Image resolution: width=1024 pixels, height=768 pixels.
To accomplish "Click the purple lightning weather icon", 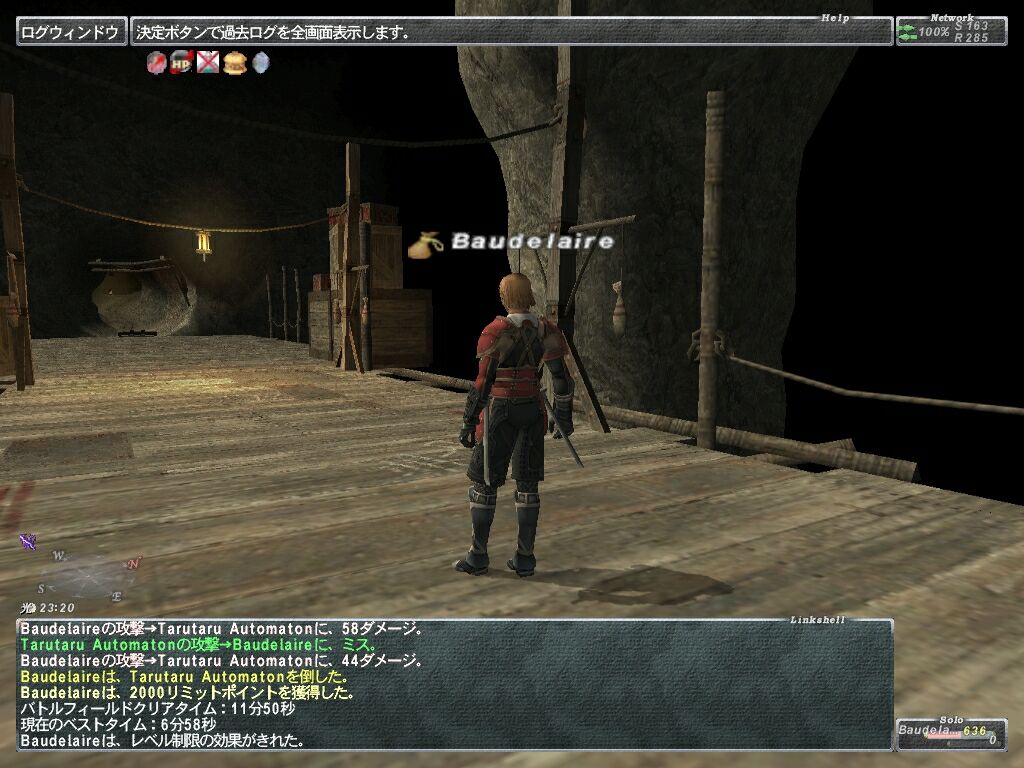I will tap(28, 542).
